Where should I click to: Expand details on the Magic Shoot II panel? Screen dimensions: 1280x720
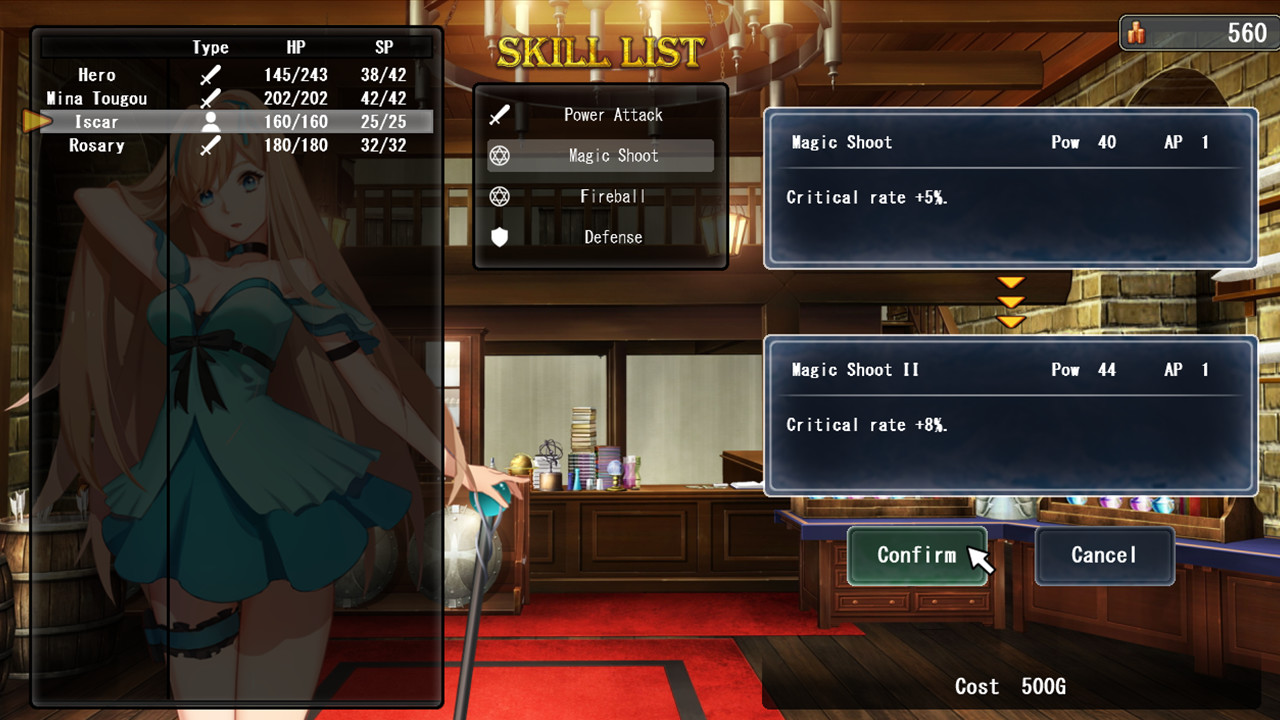[1009, 415]
